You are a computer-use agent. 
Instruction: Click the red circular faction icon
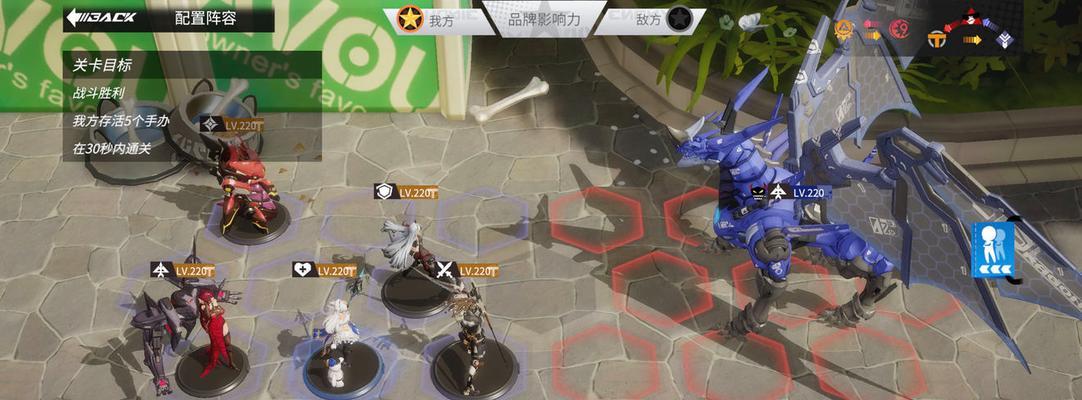pyautogui.click(x=898, y=29)
